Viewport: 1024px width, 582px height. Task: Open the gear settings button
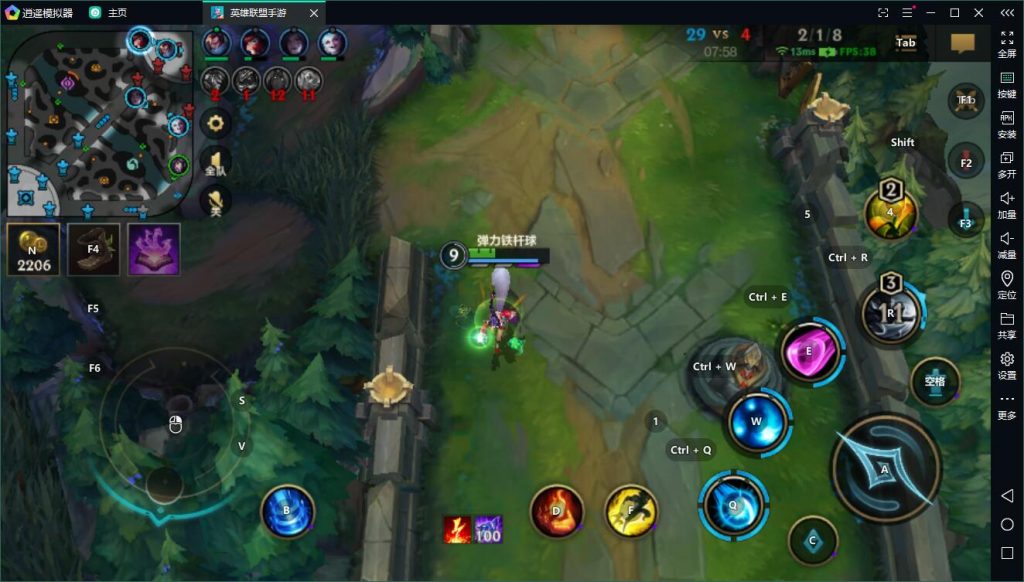(215, 123)
